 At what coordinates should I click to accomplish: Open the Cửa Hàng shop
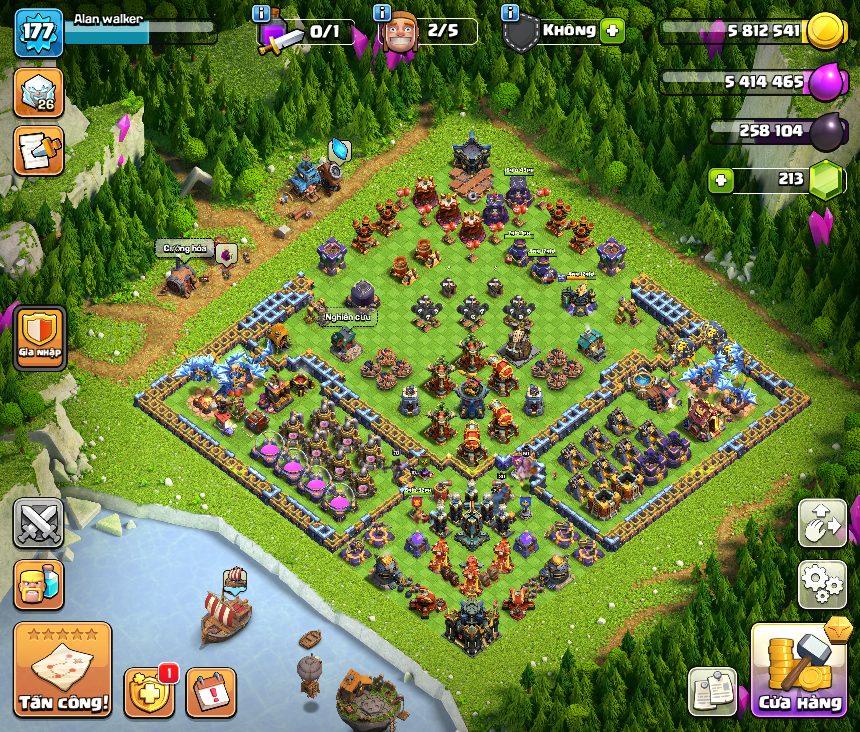click(798, 670)
